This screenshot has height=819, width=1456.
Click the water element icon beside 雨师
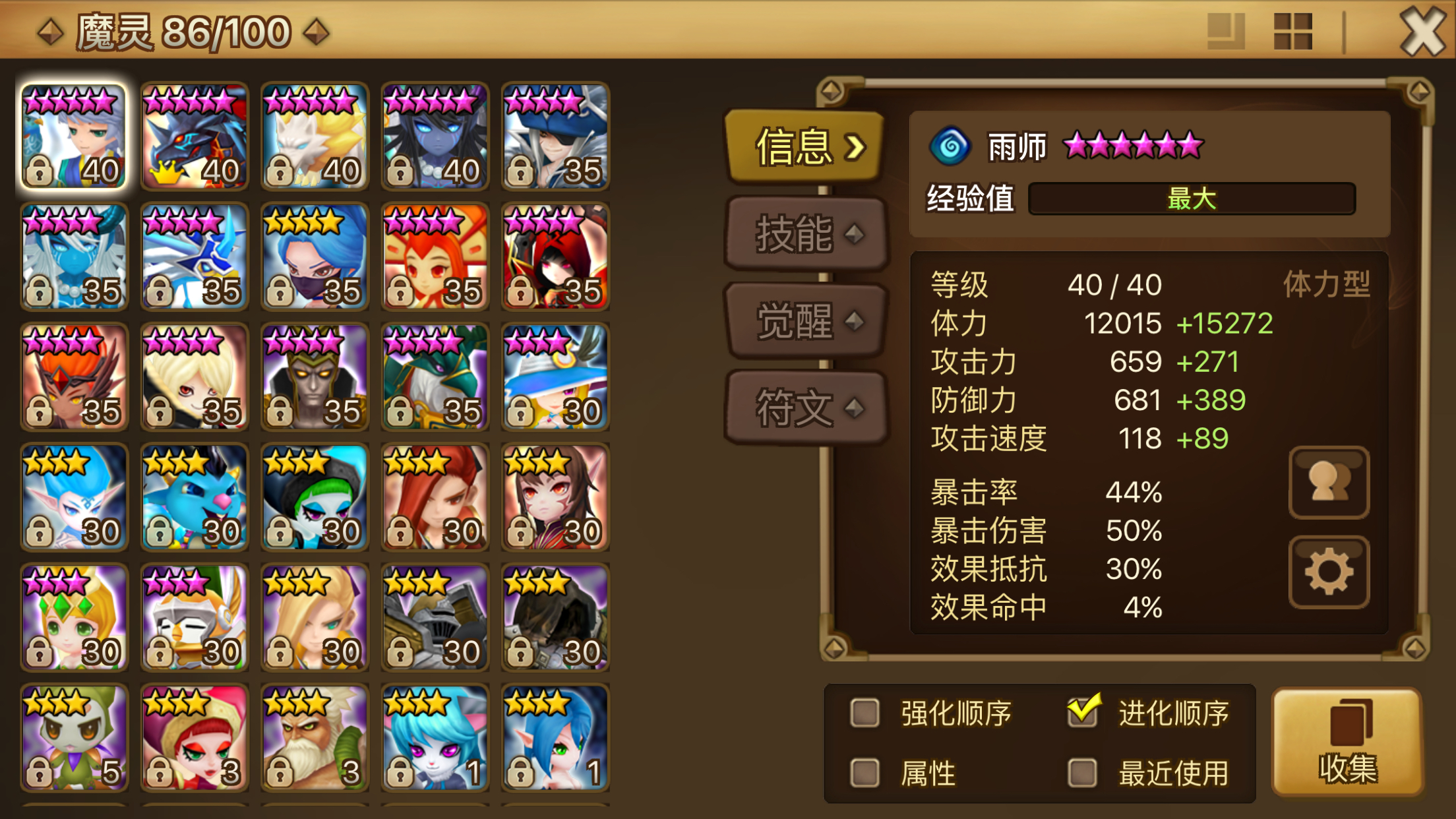click(950, 146)
